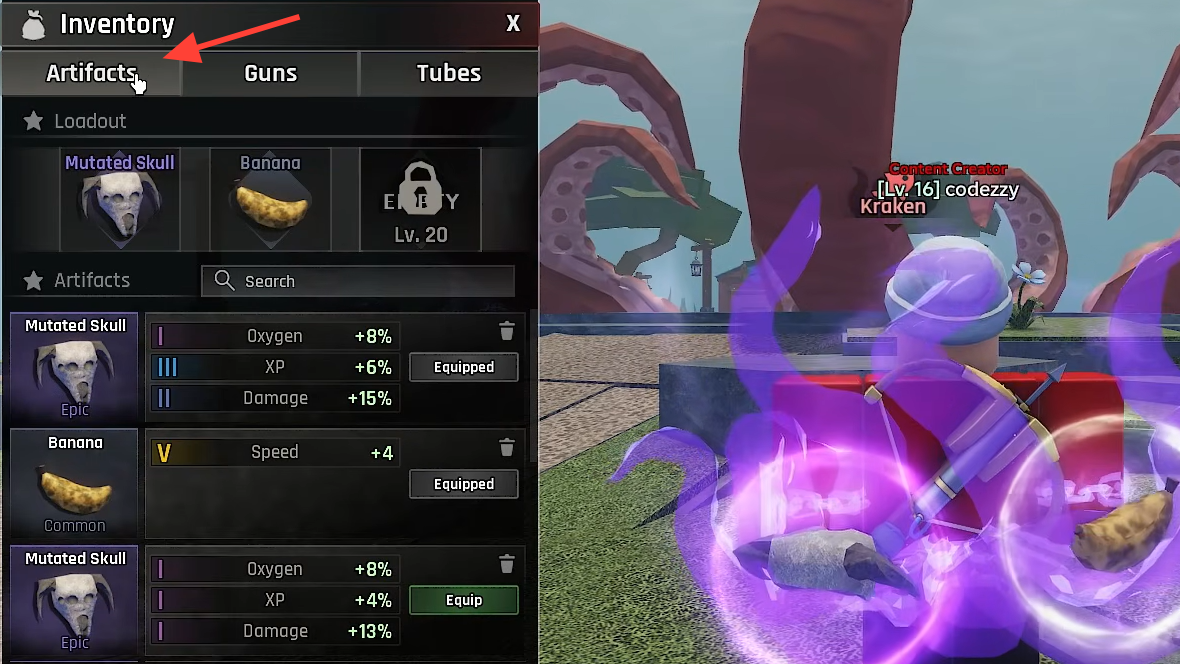
Task: Trash the Mutated Skull with +15% Damage
Action: tap(507, 331)
